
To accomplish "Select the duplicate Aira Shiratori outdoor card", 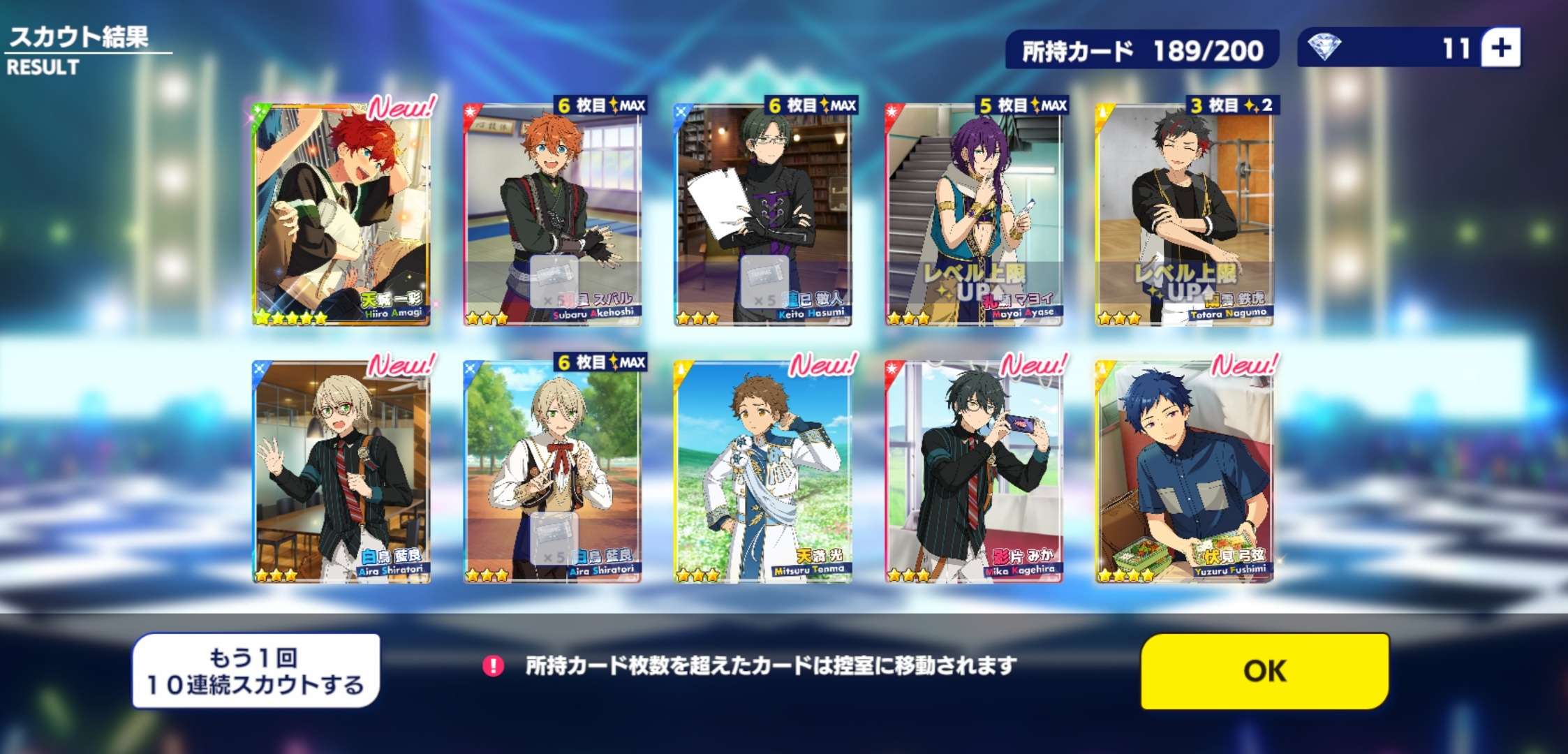I will click(552, 471).
